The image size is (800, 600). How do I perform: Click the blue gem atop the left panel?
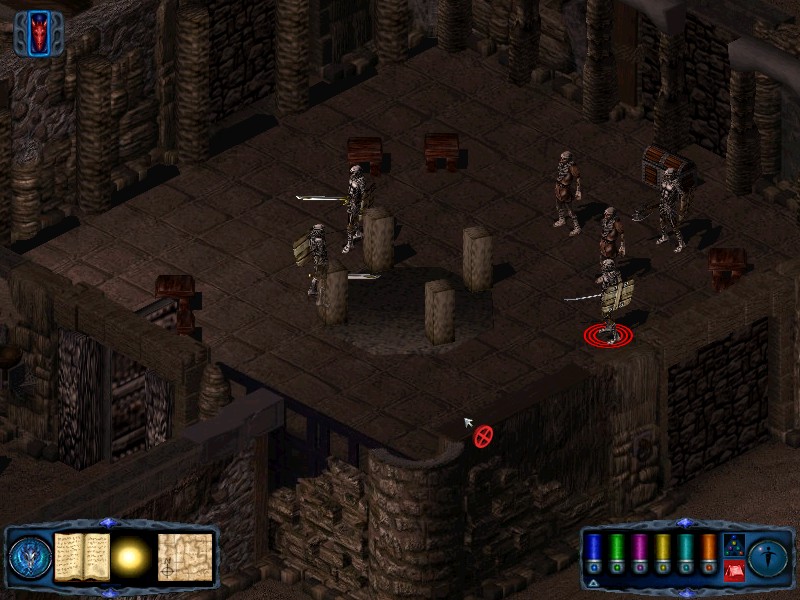109,522
